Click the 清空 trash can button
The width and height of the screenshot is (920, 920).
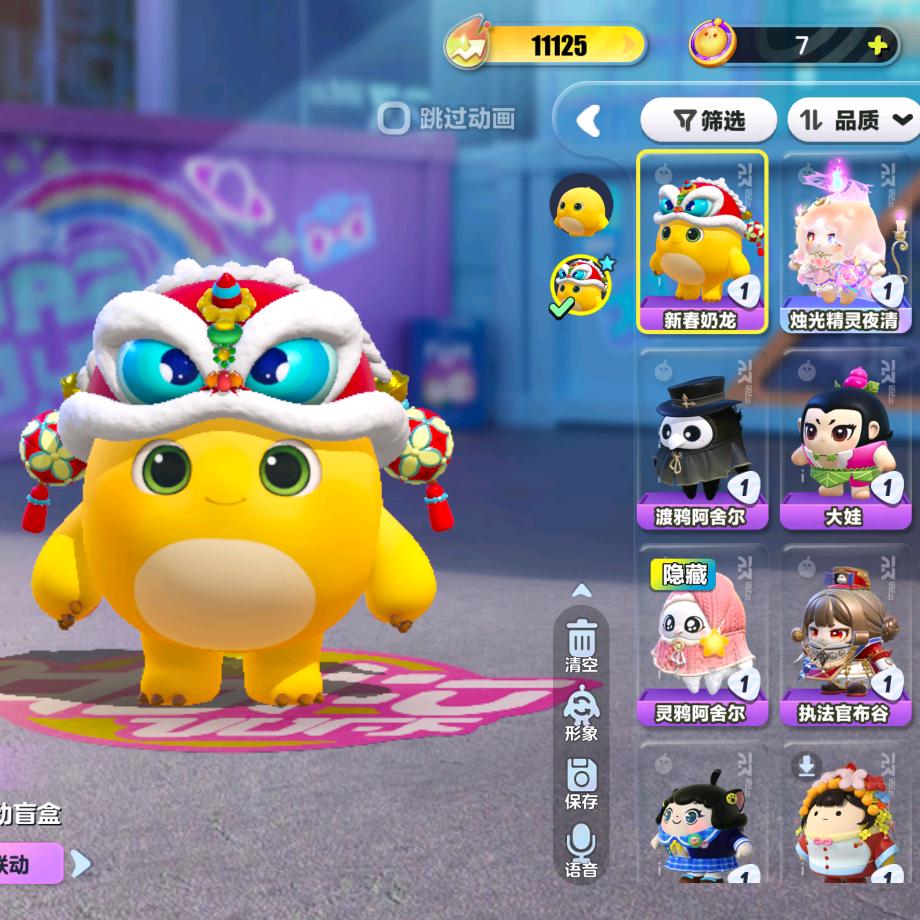[x=582, y=645]
